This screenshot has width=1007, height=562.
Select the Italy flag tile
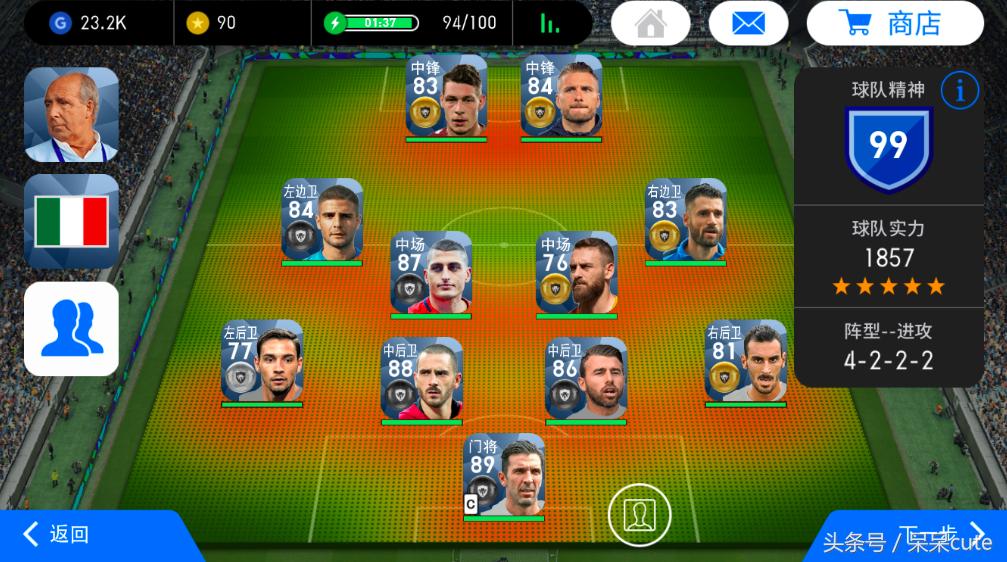point(71,221)
